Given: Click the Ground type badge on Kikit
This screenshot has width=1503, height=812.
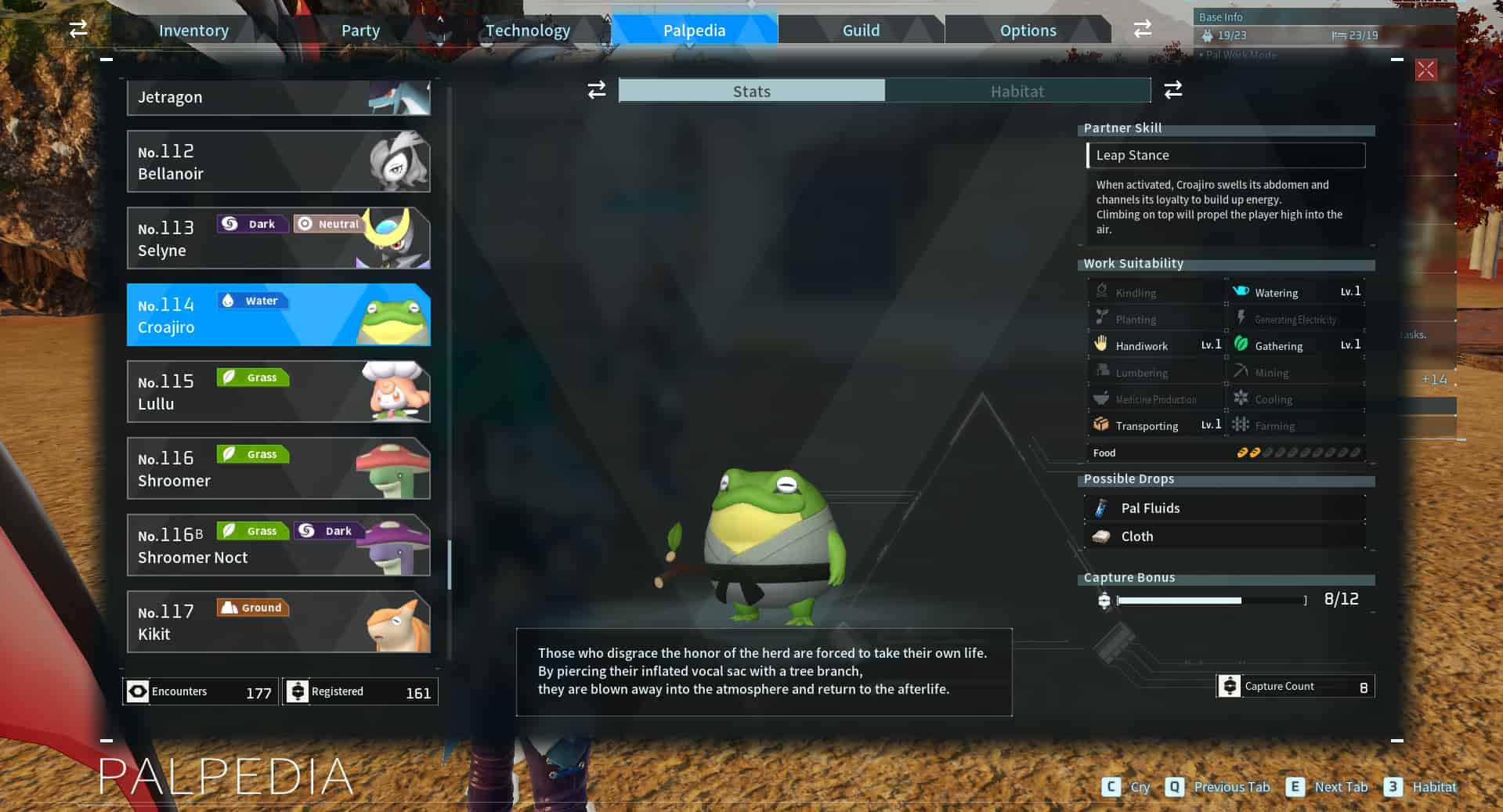Looking at the screenshot, I should [x=252, y=608].
